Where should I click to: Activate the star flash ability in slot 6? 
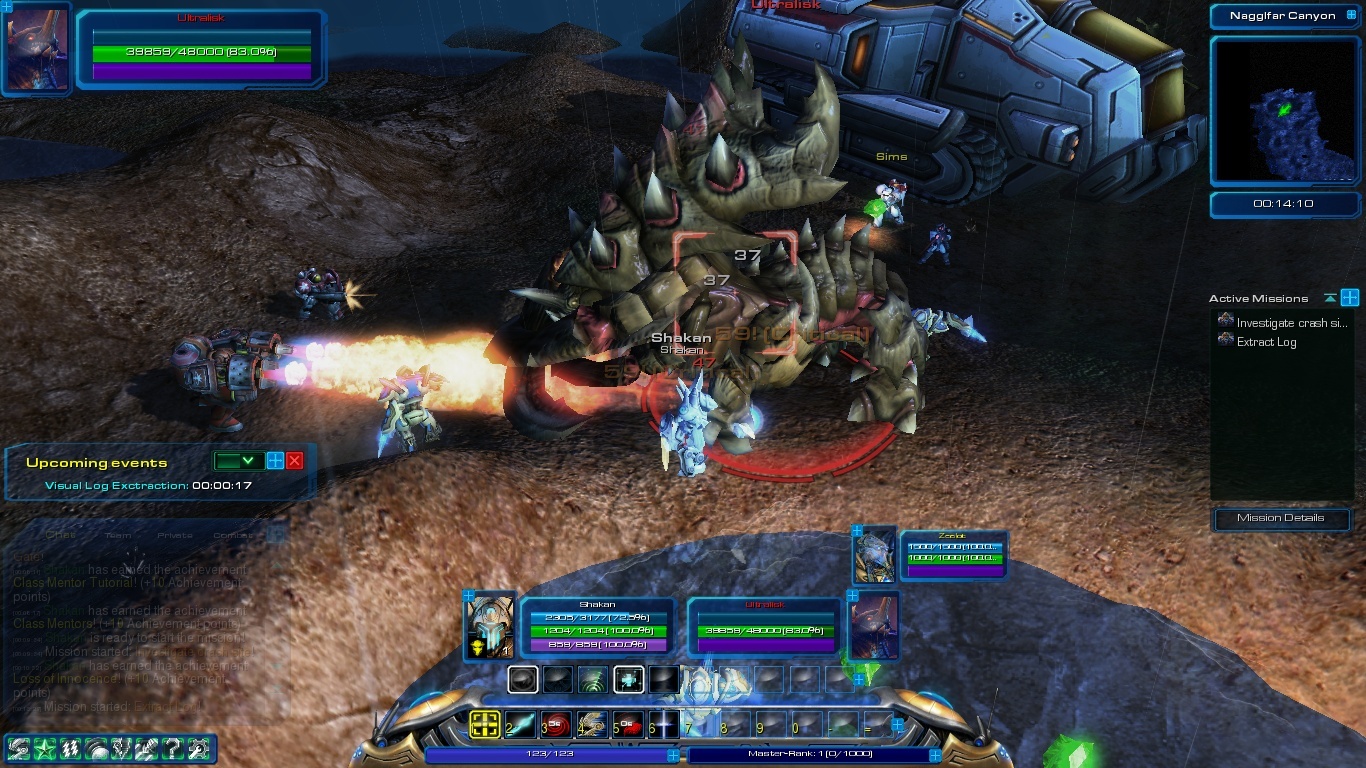[x=665, y=725]
